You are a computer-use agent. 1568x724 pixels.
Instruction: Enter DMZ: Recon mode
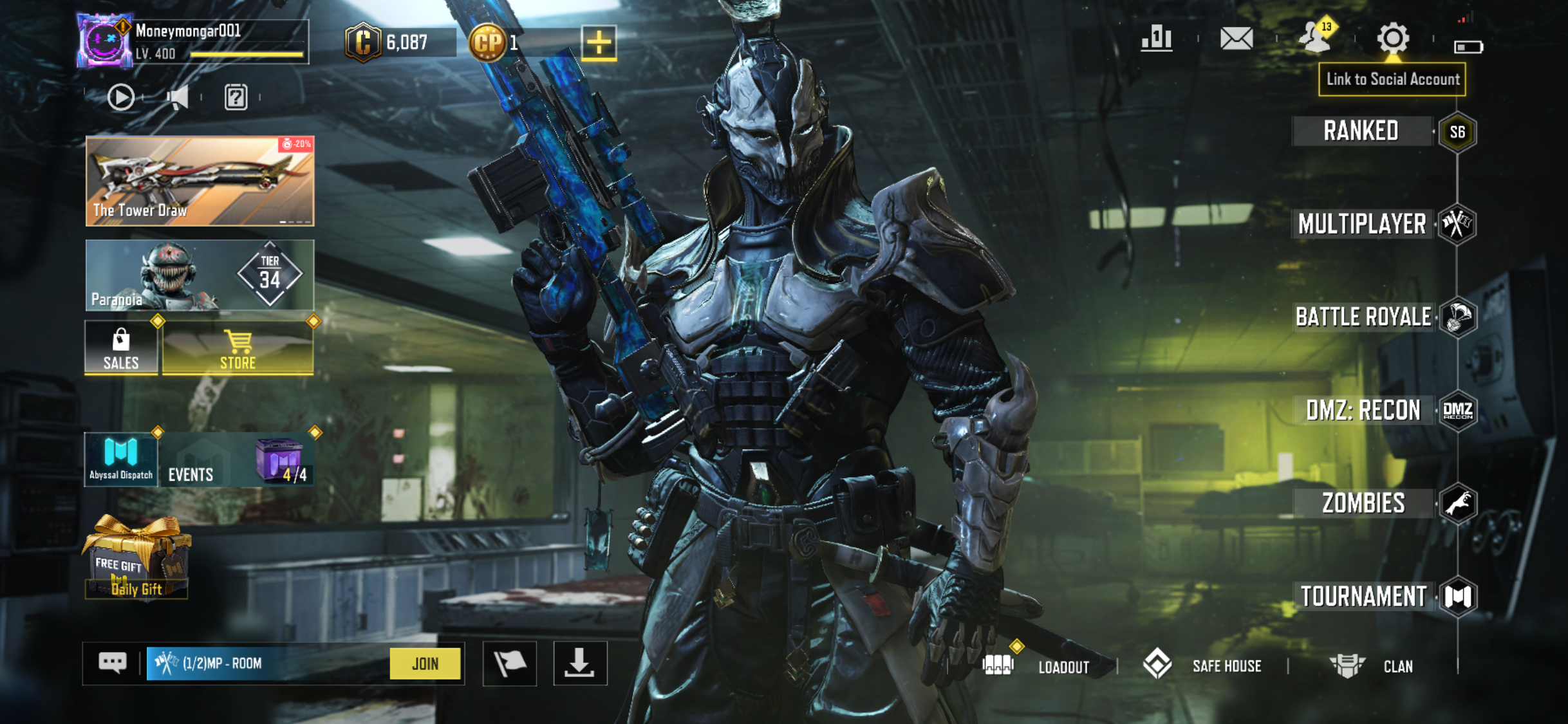click(x=1363, y=411)
